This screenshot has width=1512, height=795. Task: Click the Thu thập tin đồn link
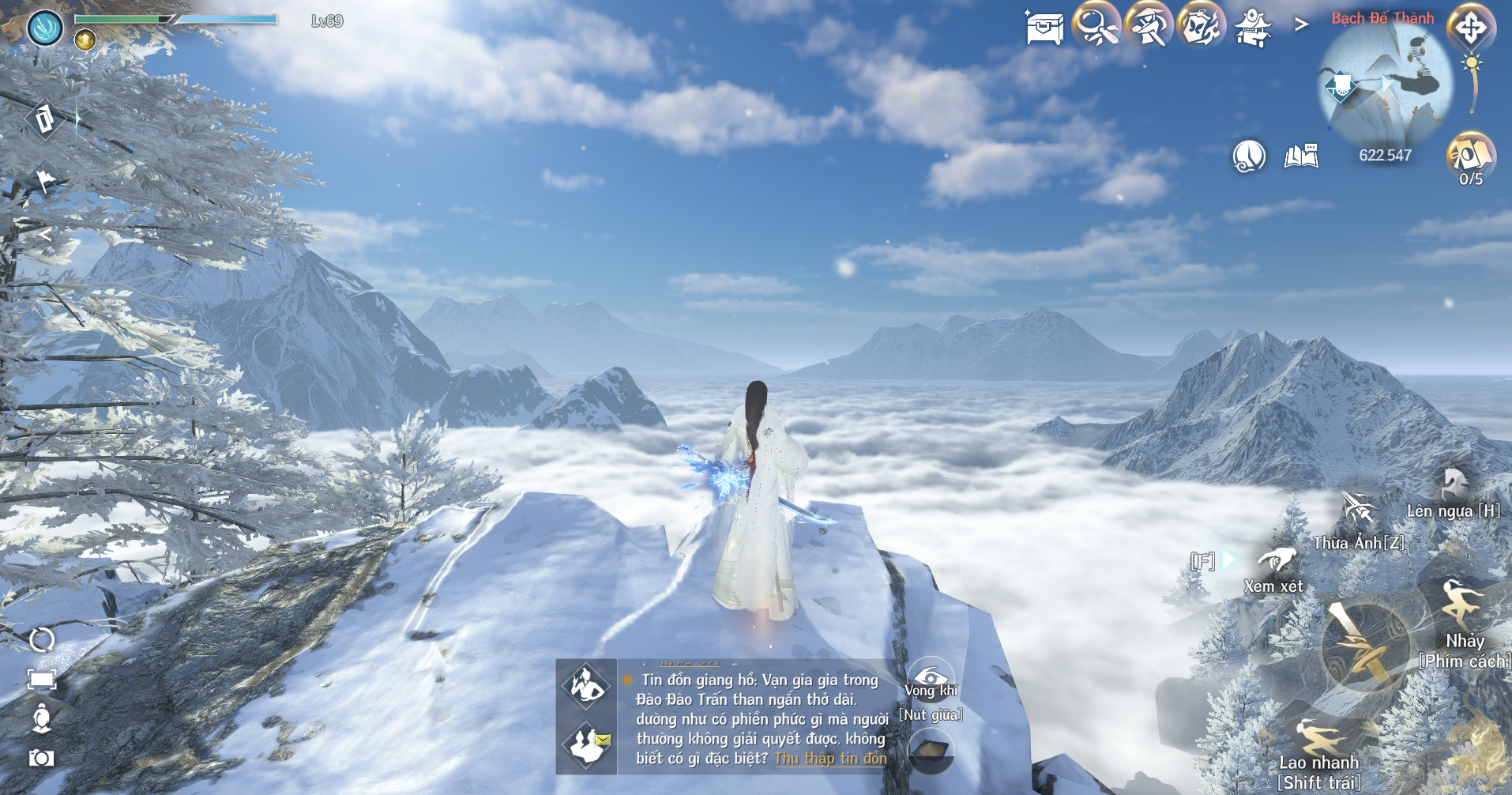(830, 759)
